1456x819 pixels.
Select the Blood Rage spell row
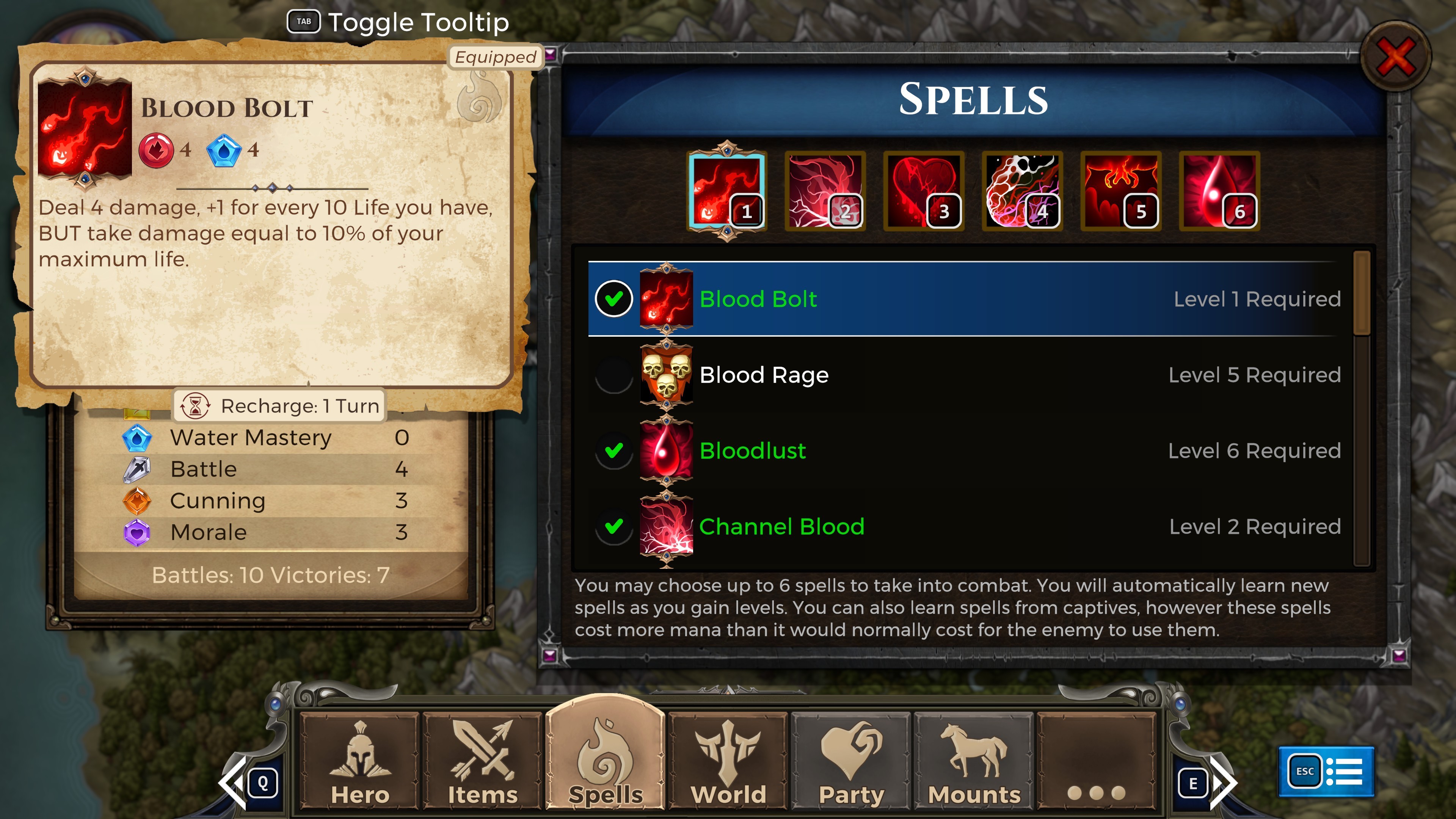(961, 375)
